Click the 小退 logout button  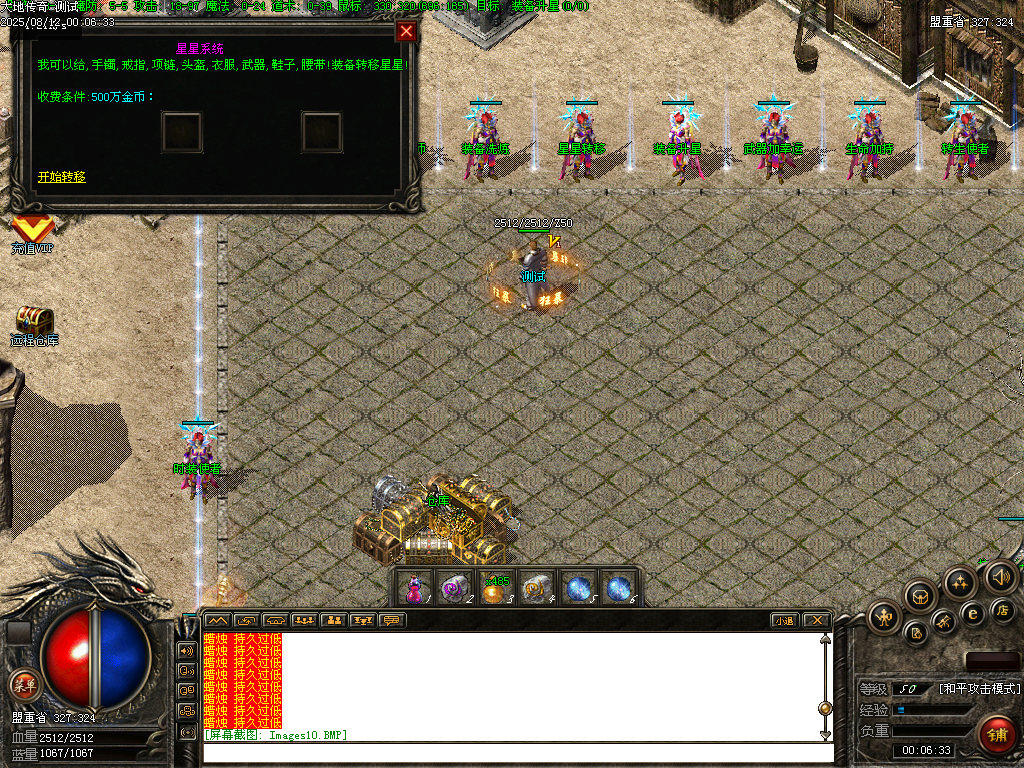(x=785, y=620)
